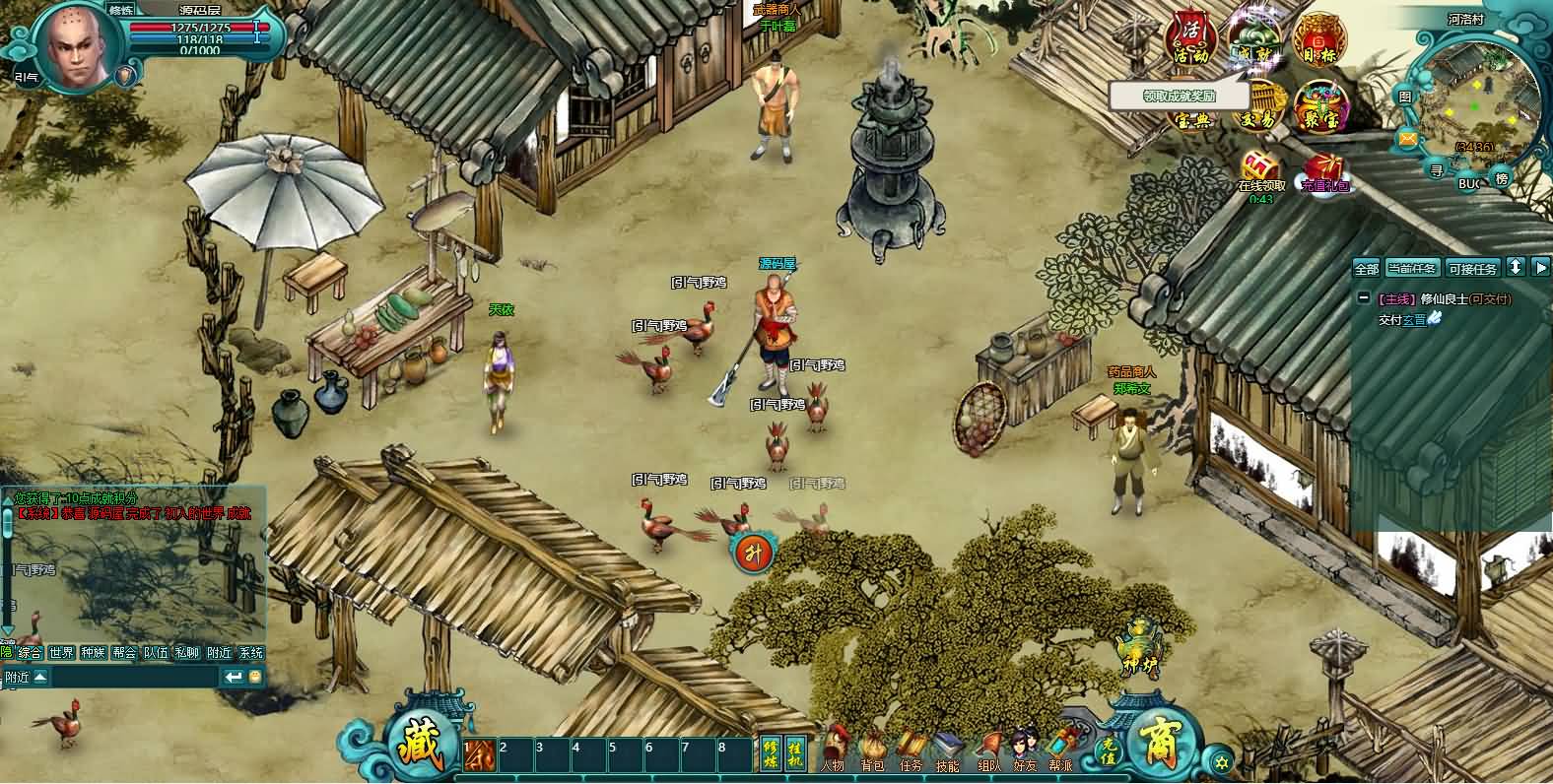This screenshot has width=1553, height=784.
Task: Open the 技能 skills book
Action: point(948,752)
